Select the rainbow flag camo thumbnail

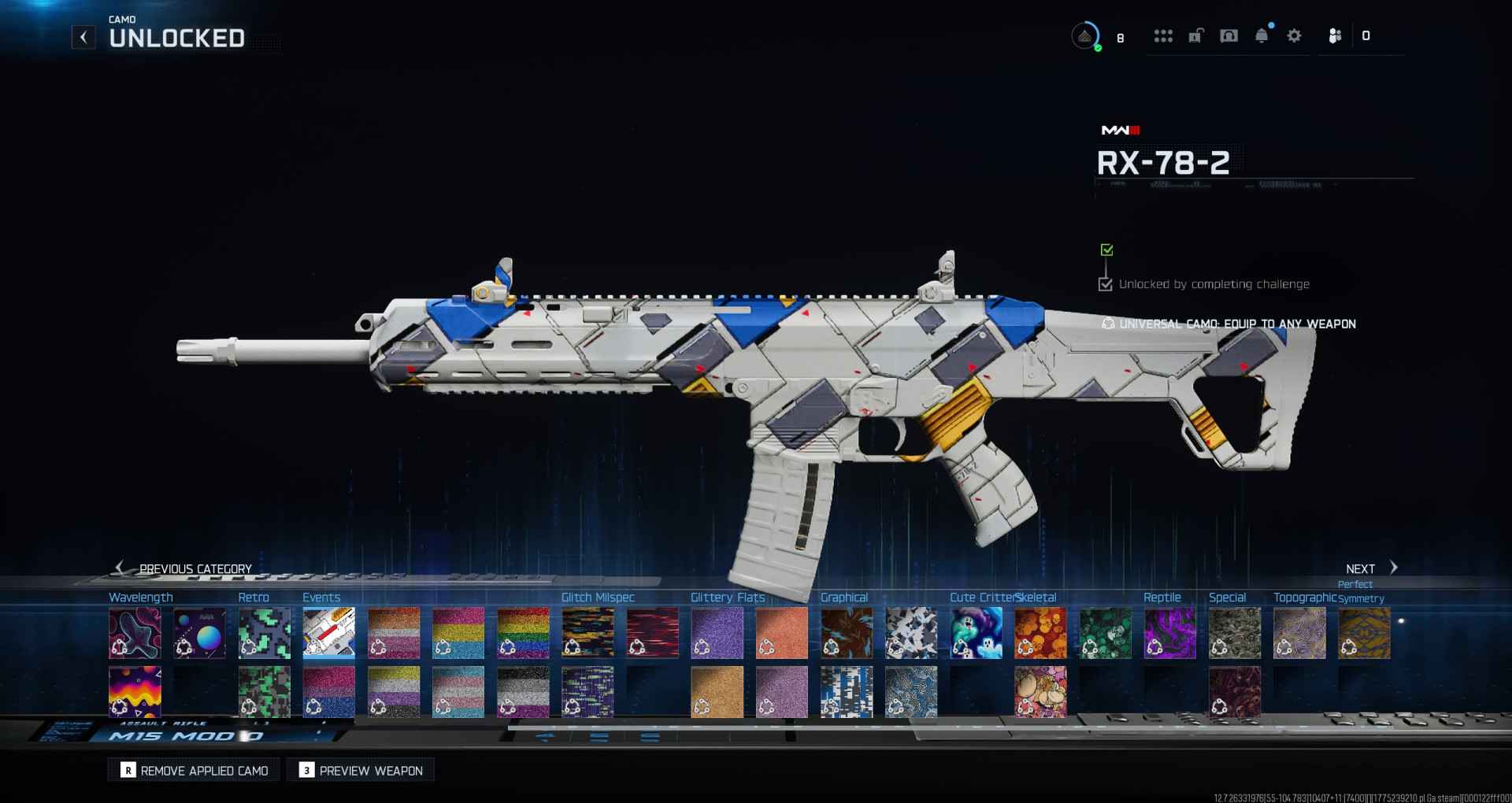tap(523, 634)
